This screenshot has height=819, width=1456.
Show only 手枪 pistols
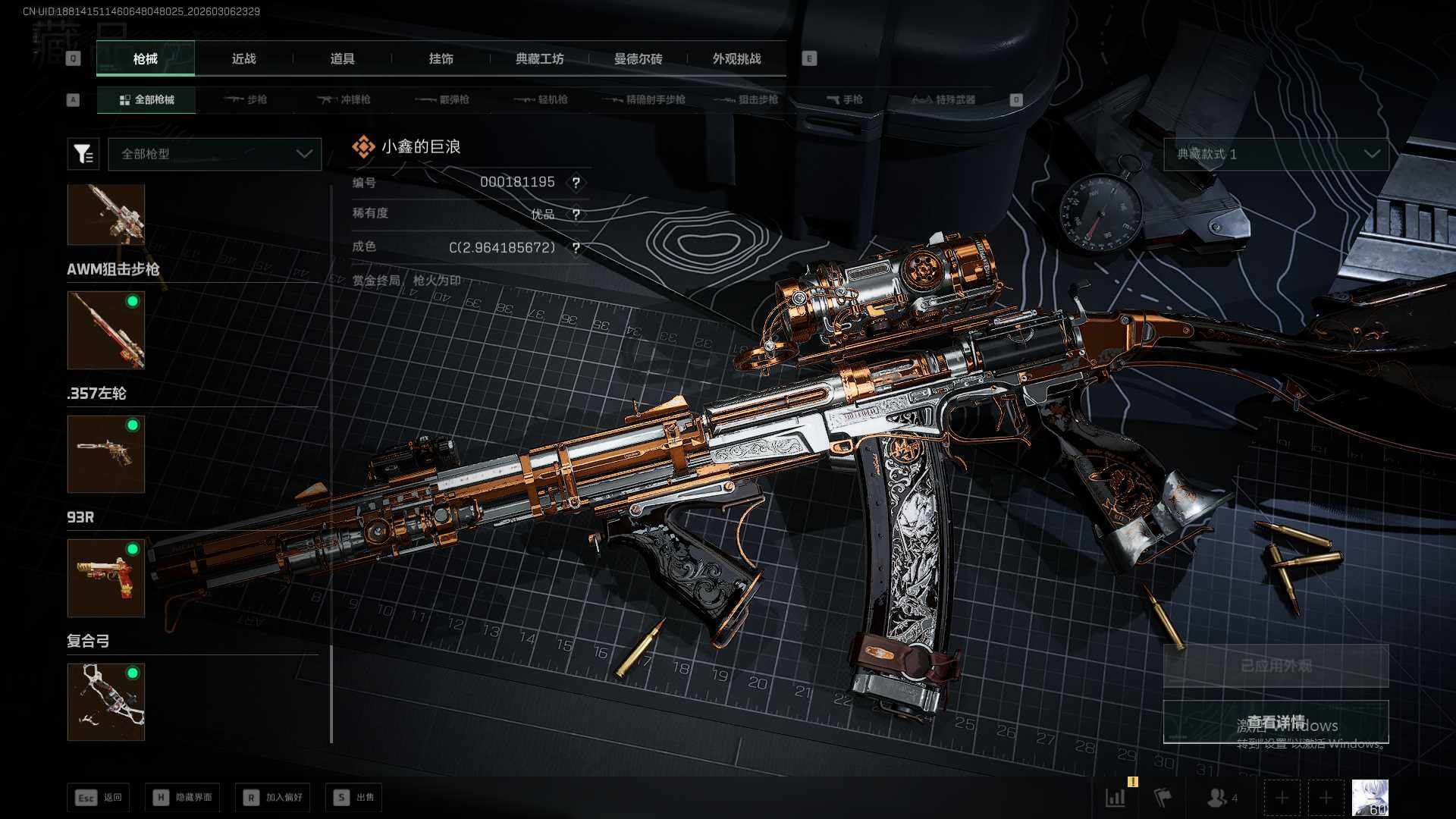click(x=845, y=99)
